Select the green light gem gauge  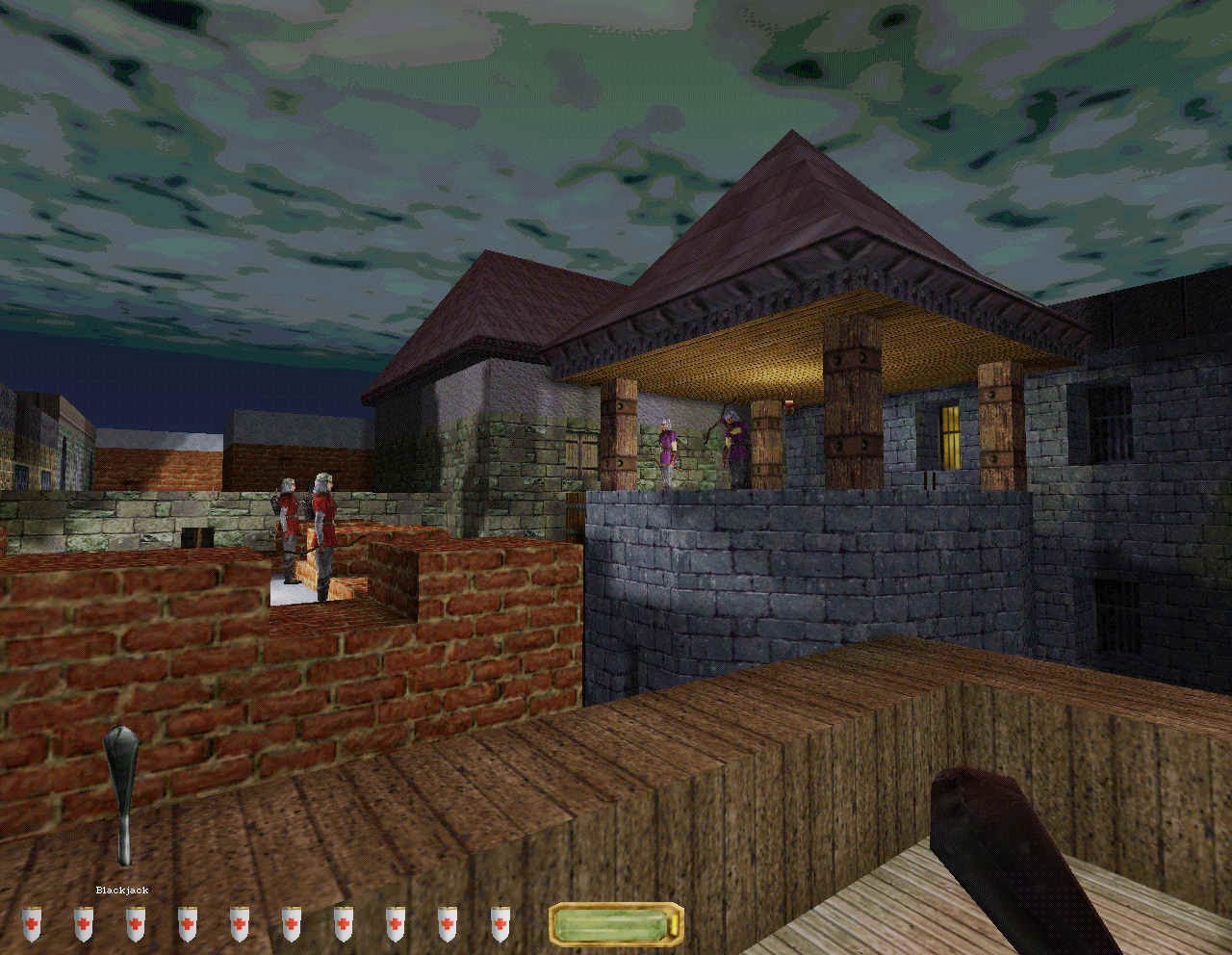[x=616, y=926]
